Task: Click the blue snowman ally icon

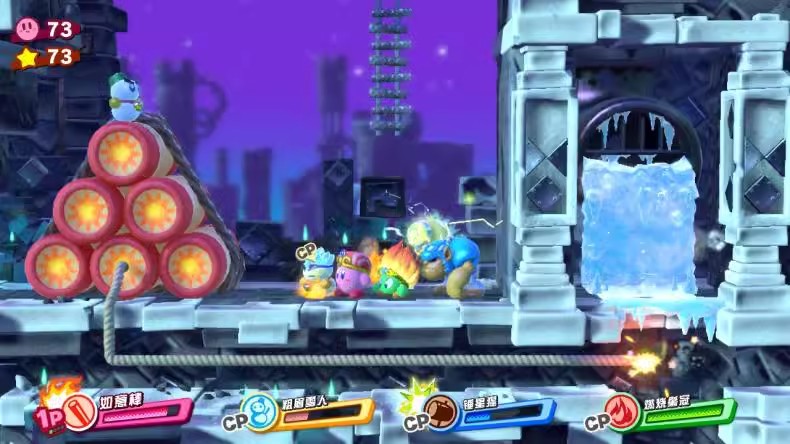Action: tap(259, 410)
